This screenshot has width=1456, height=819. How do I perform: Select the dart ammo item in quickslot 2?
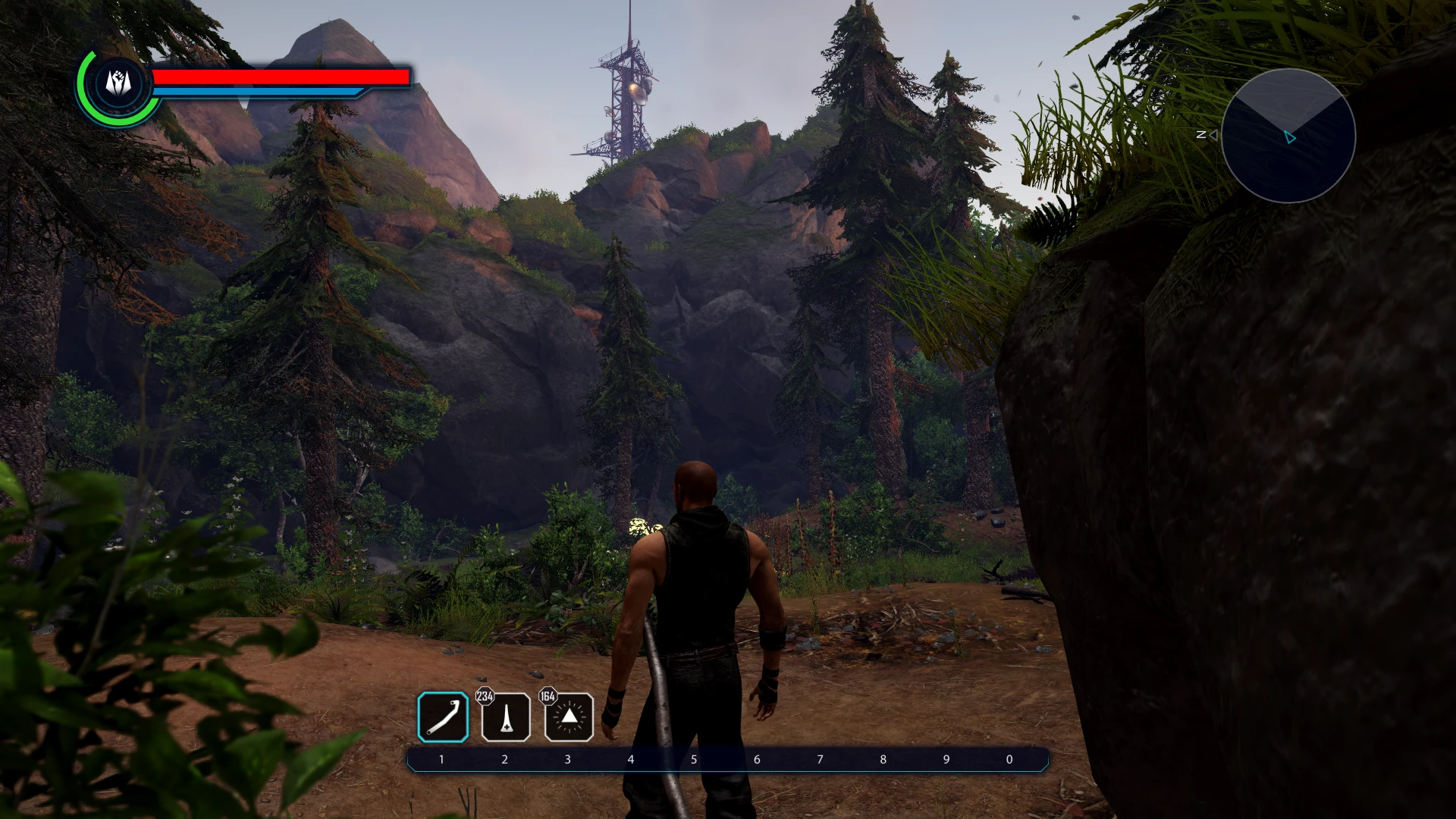coord(506,719)
